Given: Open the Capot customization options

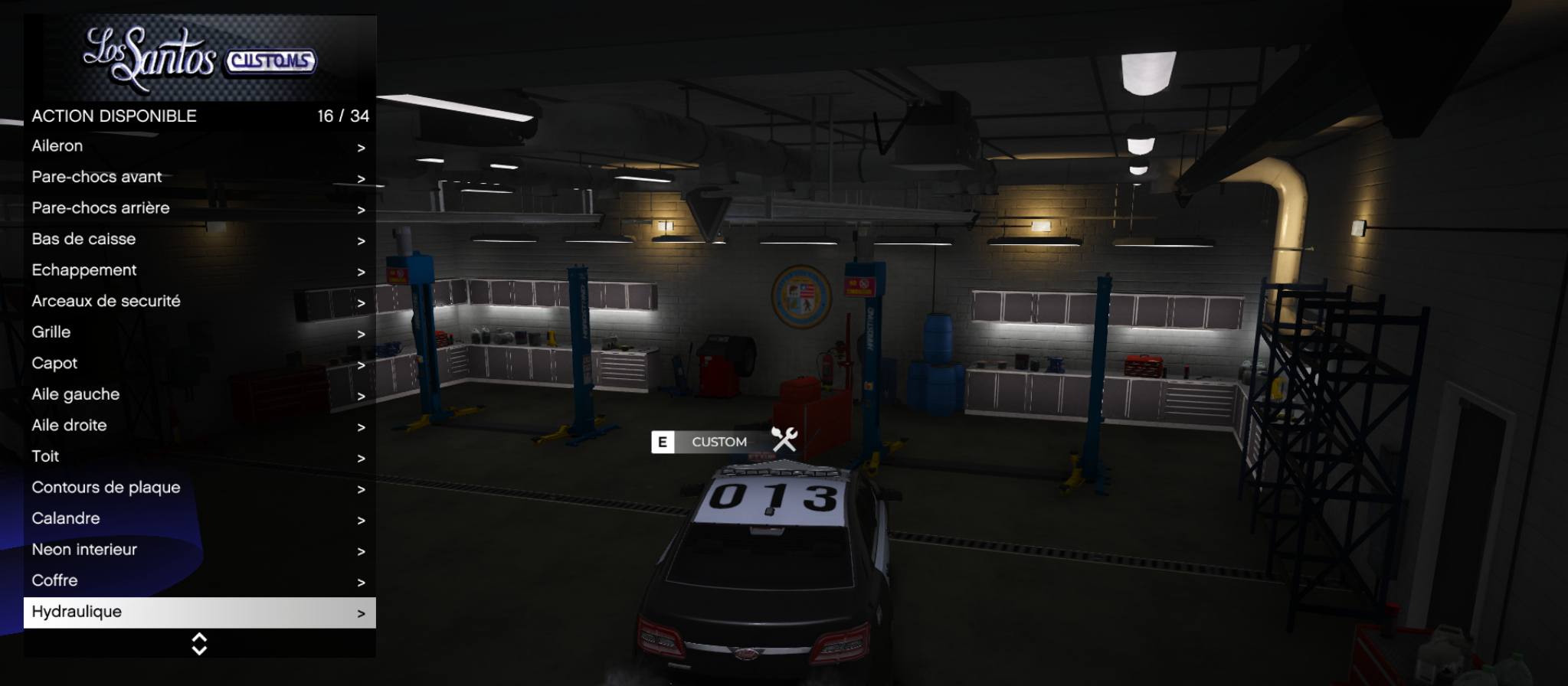Looking at the screenshot, I should click(199, 364).
